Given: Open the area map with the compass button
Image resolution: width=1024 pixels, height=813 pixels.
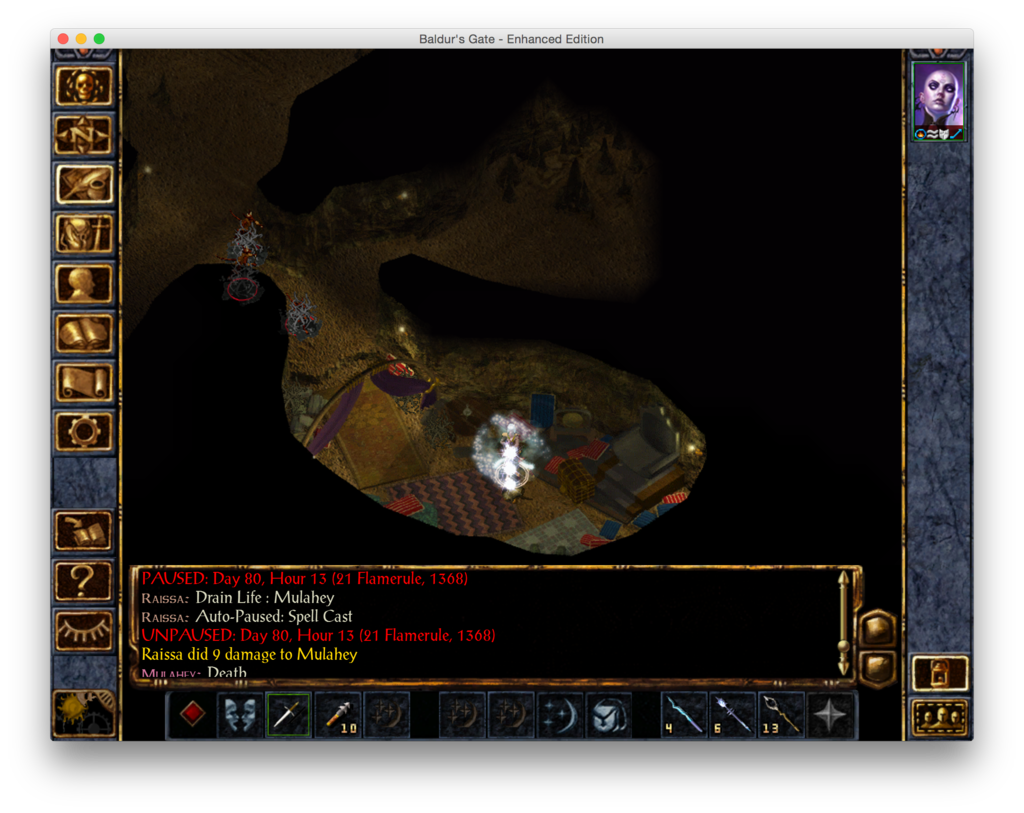Looking at the screenshot, I should (x=84, y=135).
